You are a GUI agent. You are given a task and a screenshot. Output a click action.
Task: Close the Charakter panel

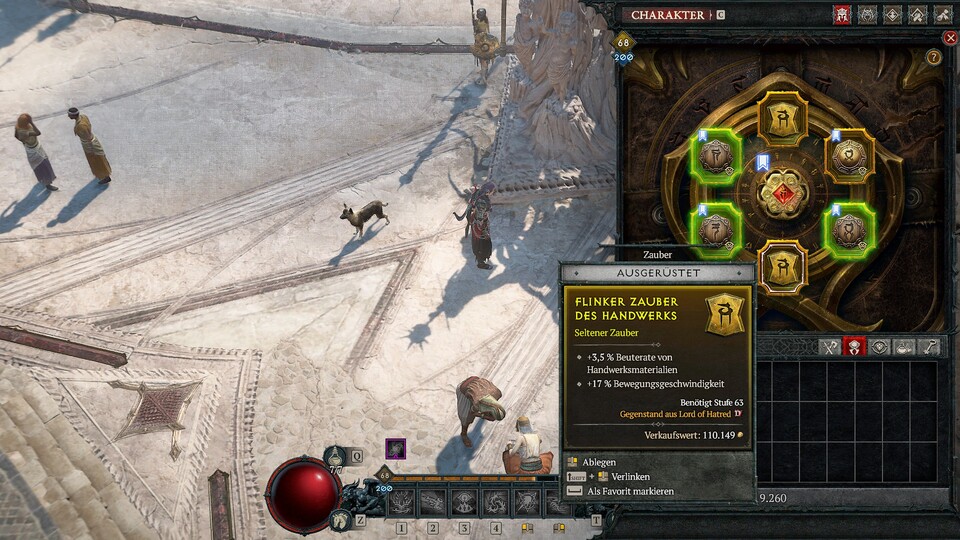(x=950, y=38)
